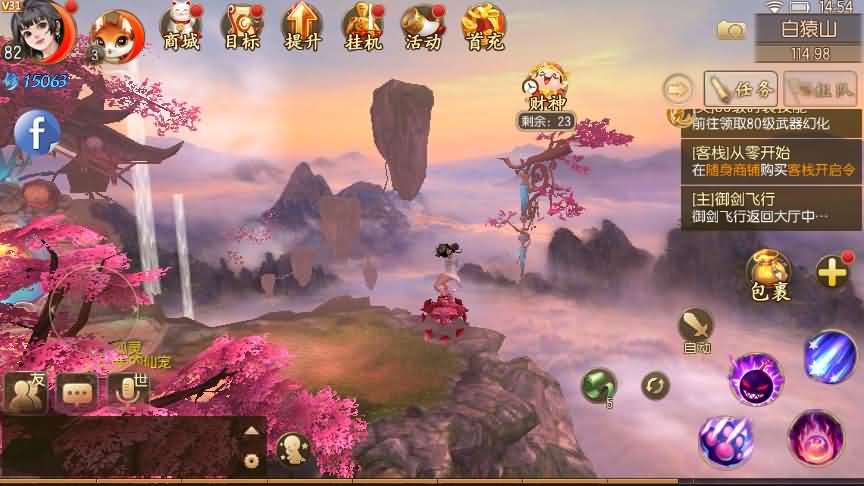
Task: Open the Facebook button
Action: pos(37,133)
